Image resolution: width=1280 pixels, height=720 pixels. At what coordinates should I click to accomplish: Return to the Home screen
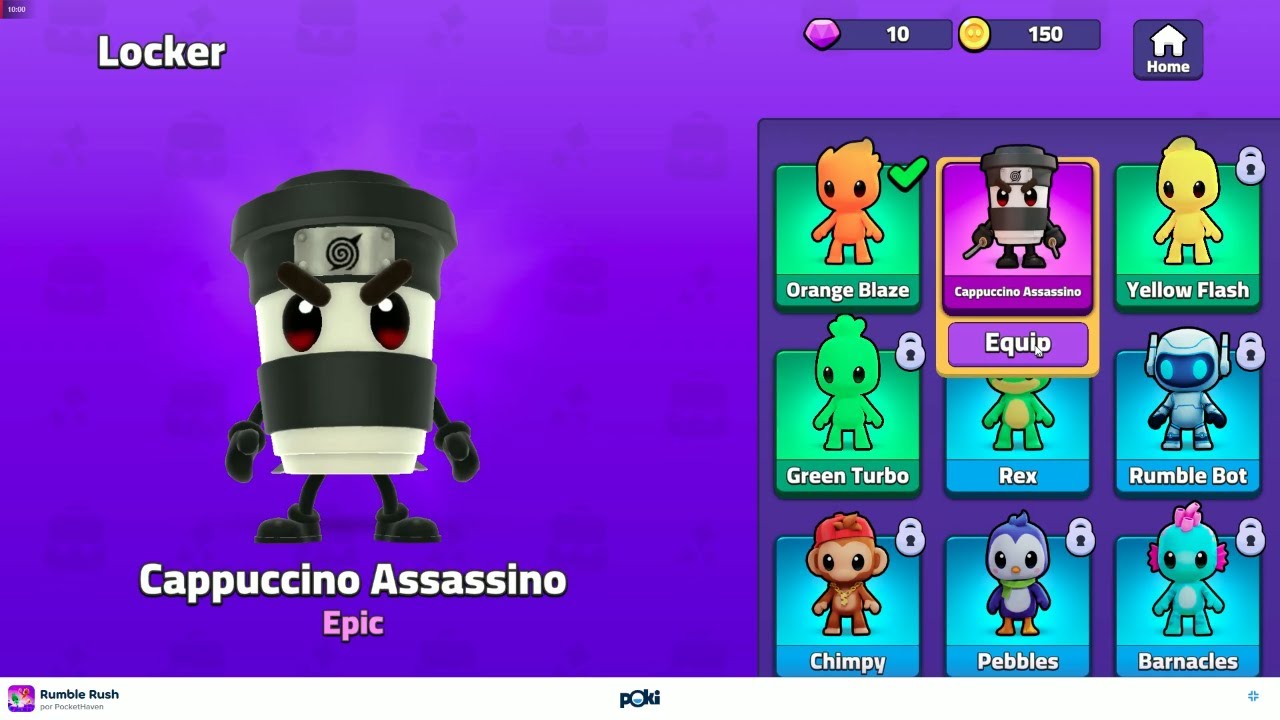point(1167,50)
